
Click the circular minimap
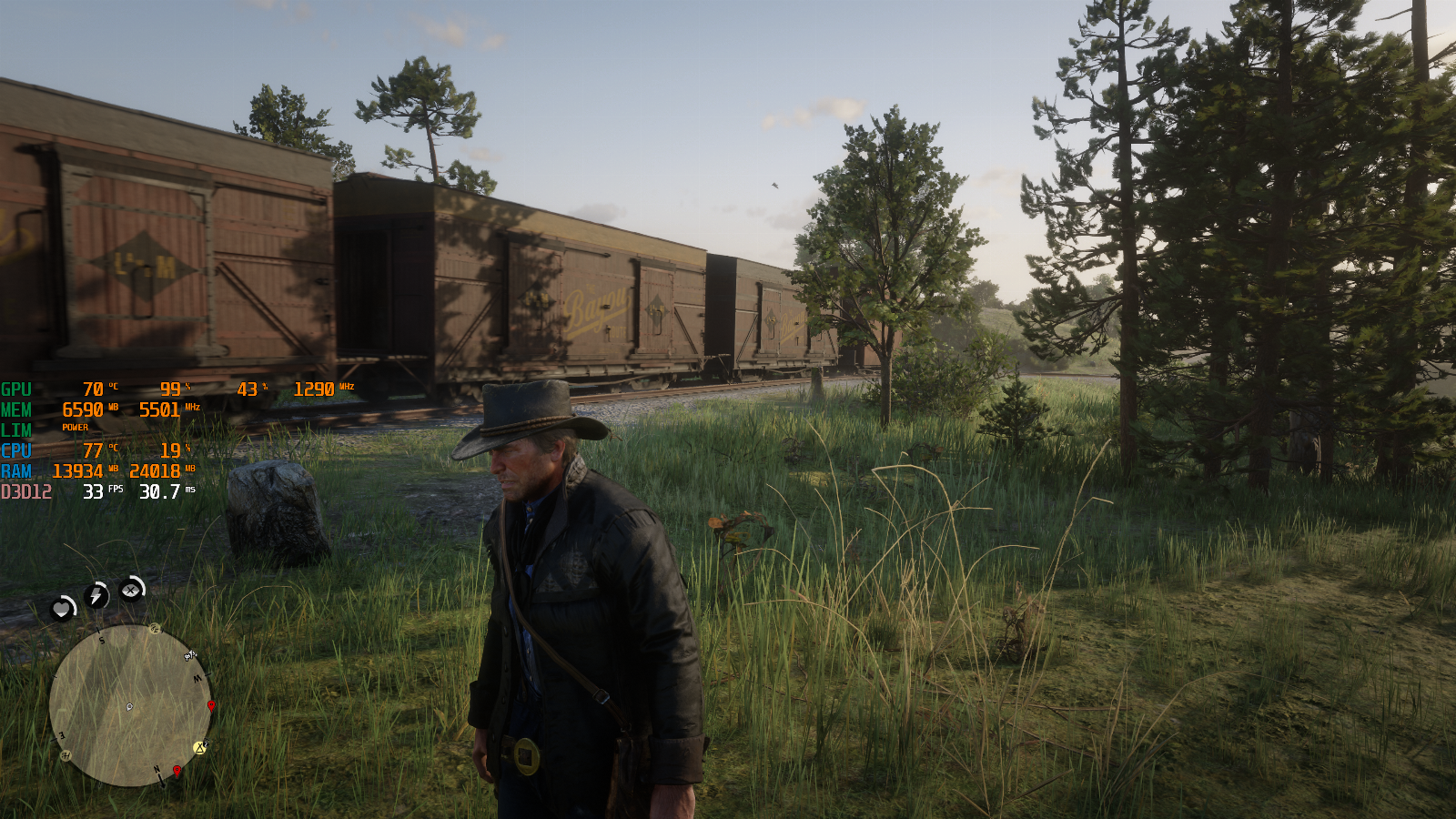(129, 705)
